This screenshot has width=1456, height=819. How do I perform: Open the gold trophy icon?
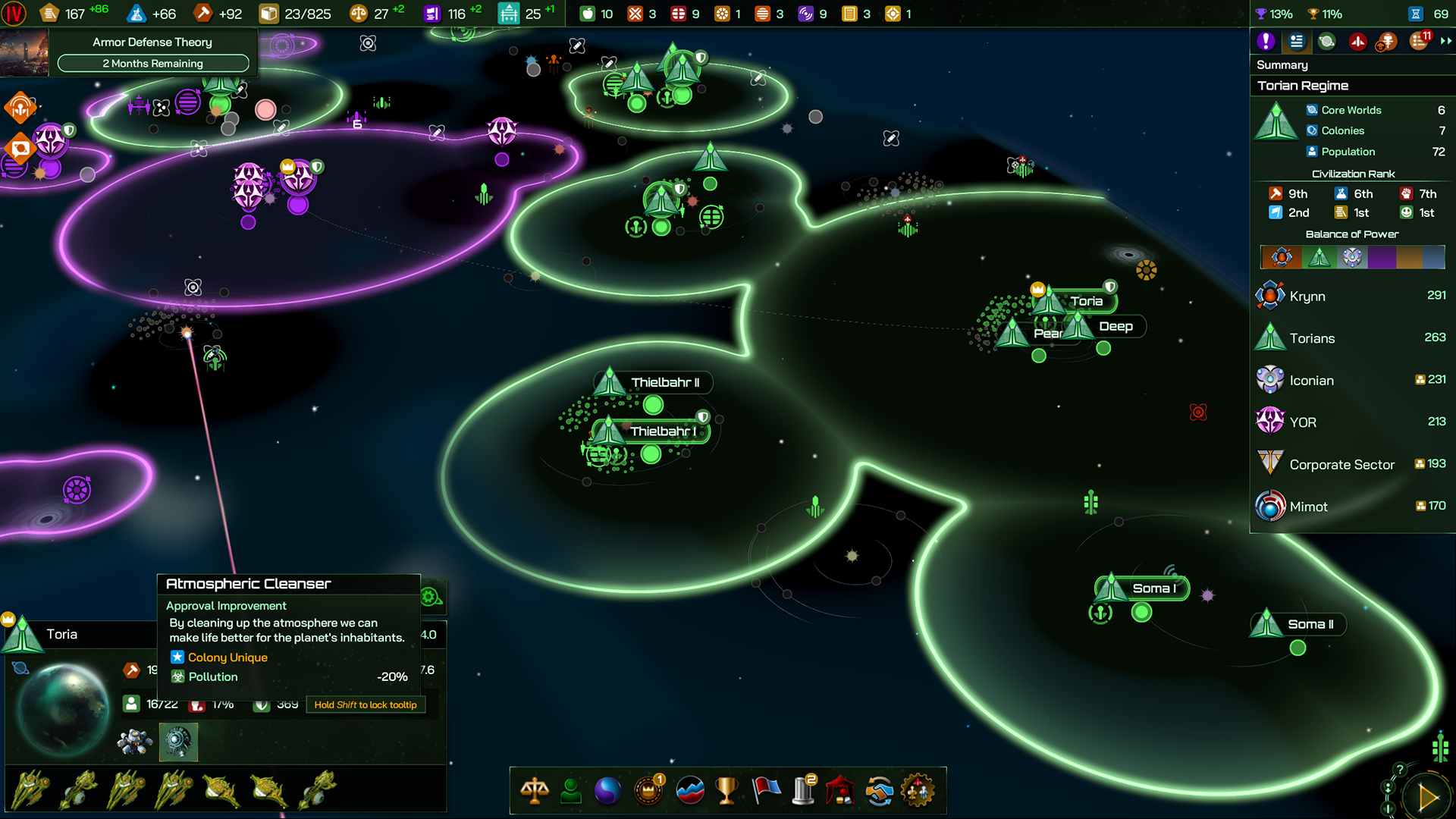[726, 791]
